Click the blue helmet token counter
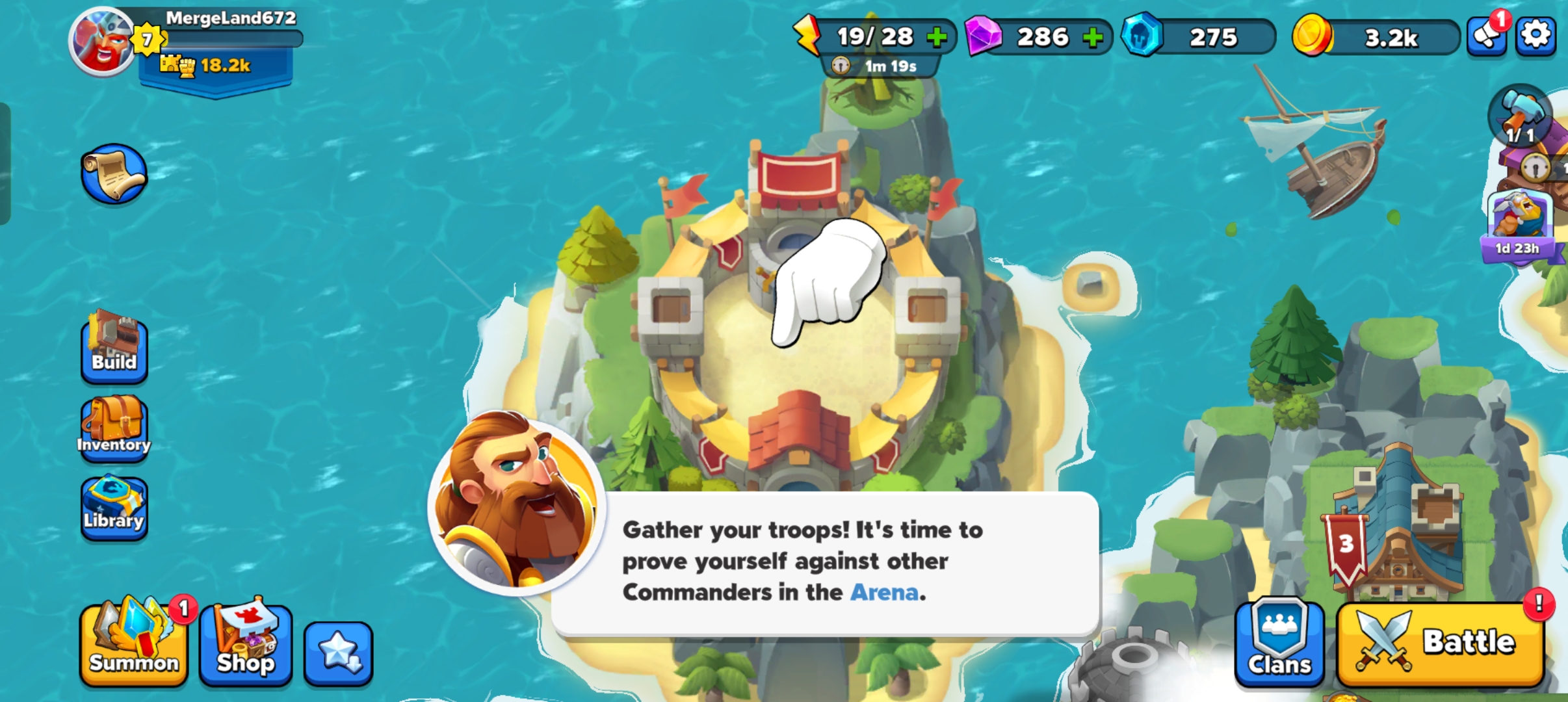 [1199, 38]
